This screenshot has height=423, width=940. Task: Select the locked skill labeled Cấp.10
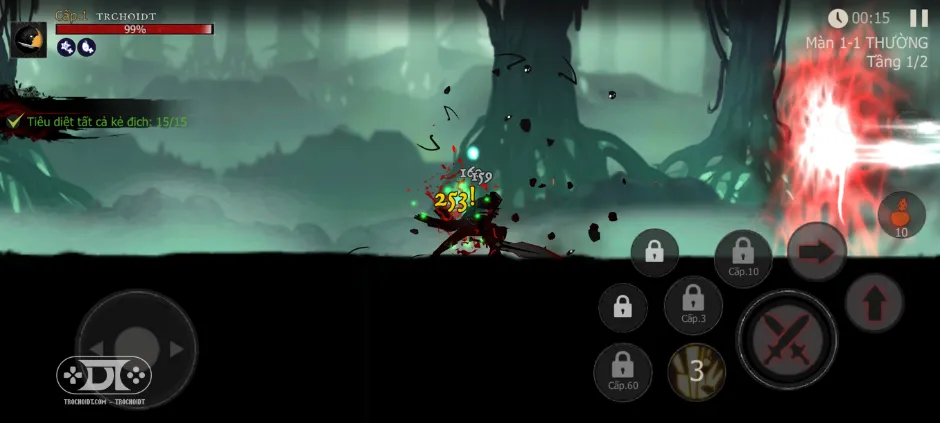tap(743, 257)
